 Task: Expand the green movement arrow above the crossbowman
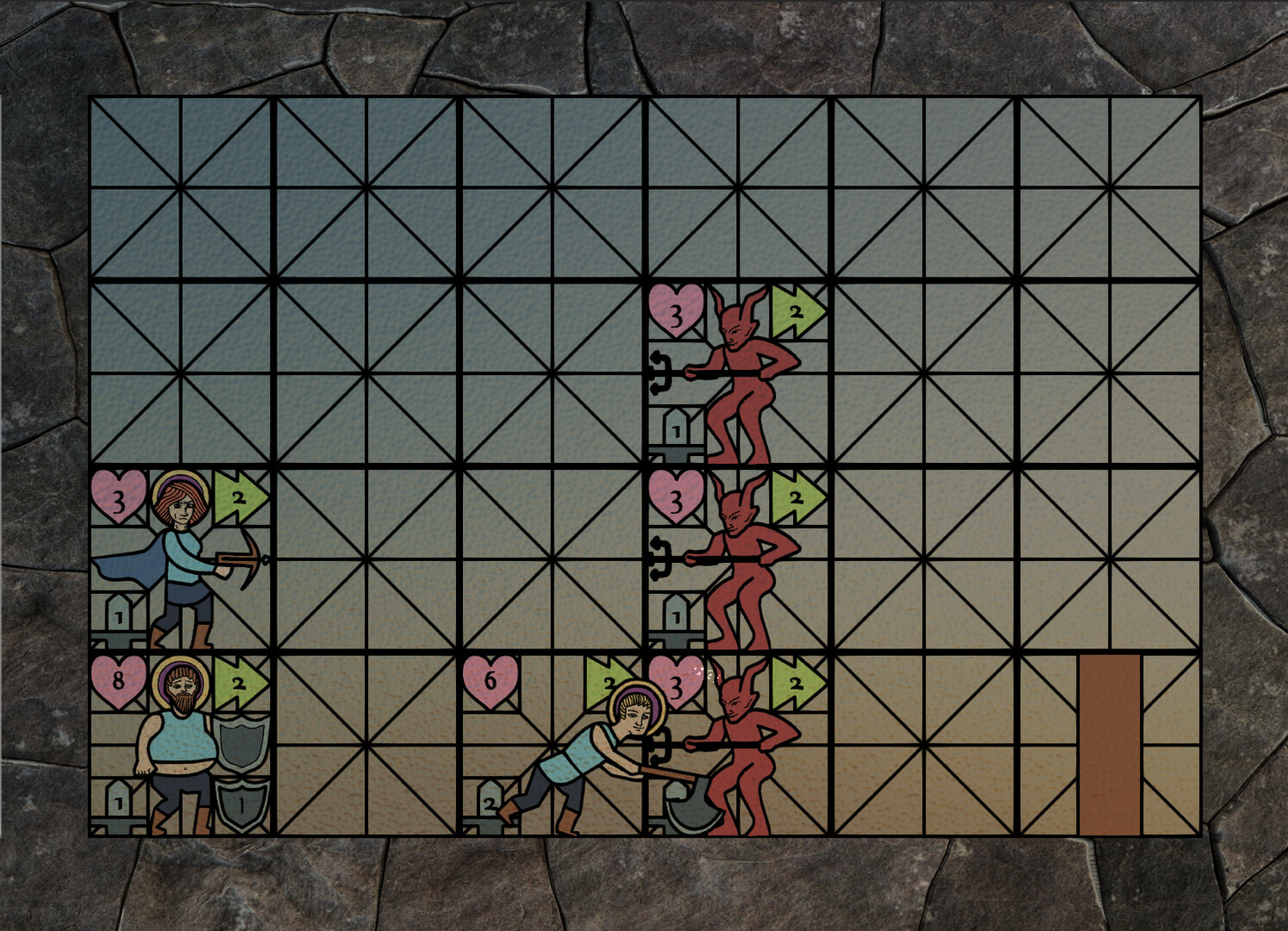[x=240, y=497]
